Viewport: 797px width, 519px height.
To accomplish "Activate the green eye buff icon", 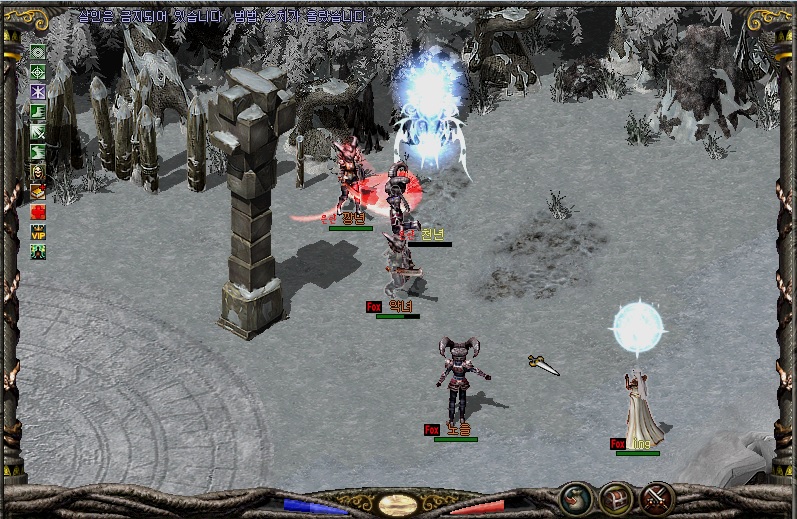I will tap(38, 52).
